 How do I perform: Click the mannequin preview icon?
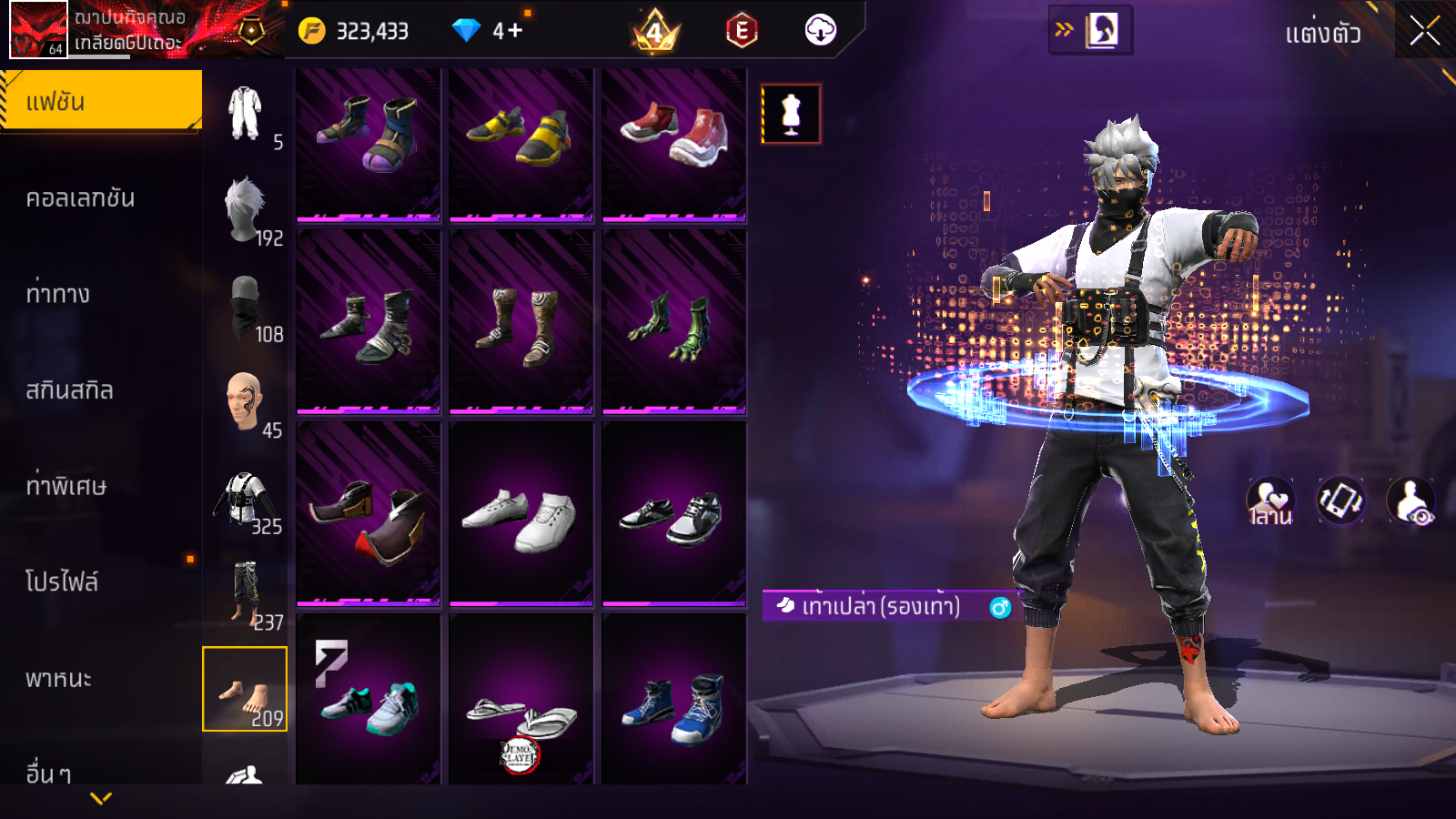(x=791, y=115)
